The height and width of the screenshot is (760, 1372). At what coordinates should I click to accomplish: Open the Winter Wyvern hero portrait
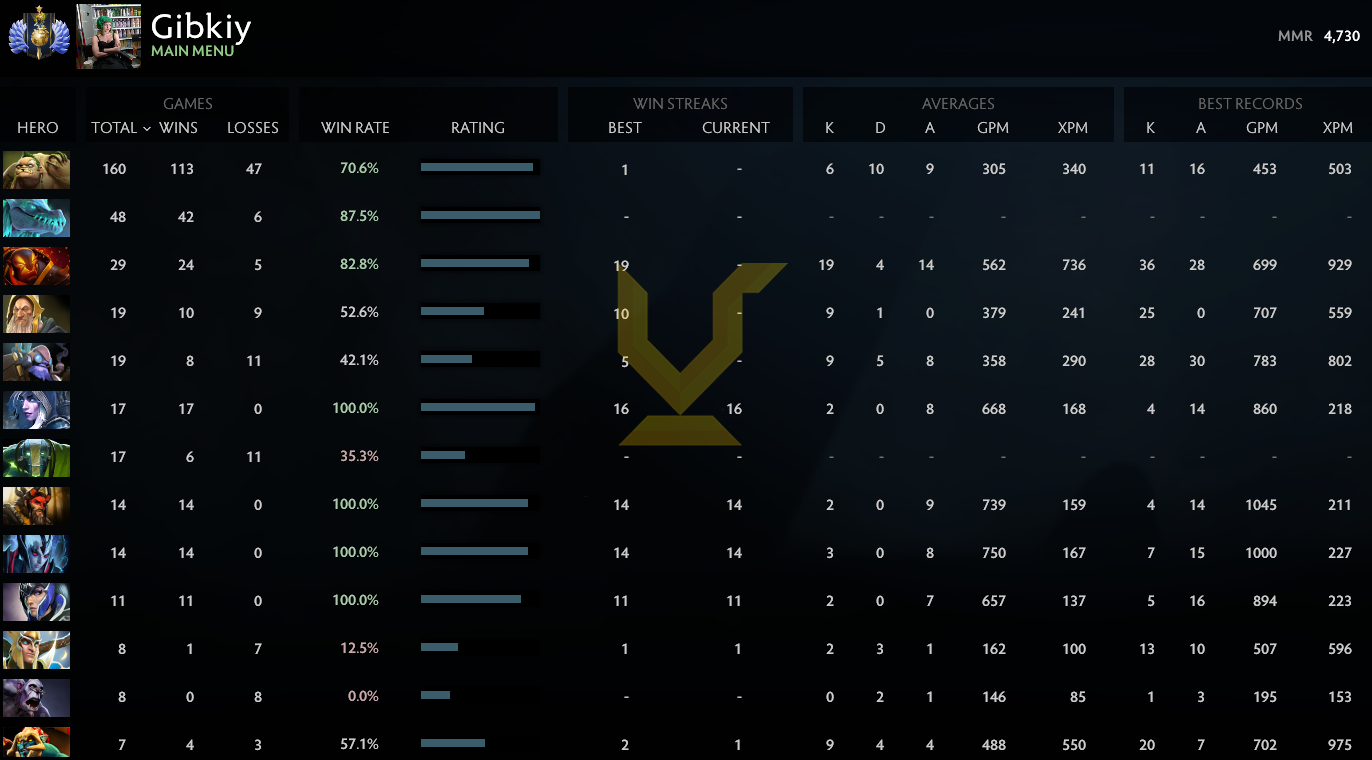click(36, 218)
